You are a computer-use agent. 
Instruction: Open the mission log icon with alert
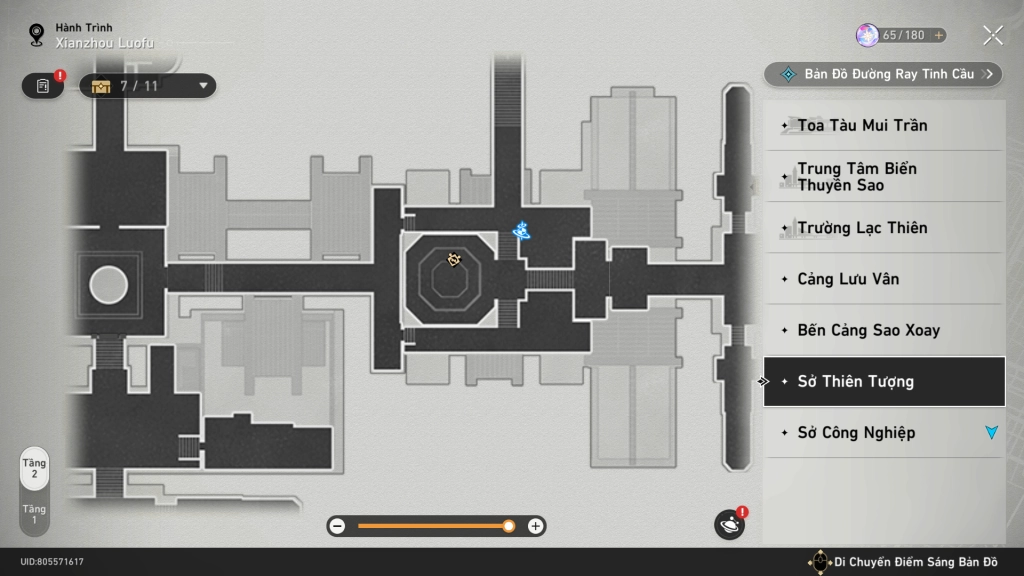click(x=43, y=86)
